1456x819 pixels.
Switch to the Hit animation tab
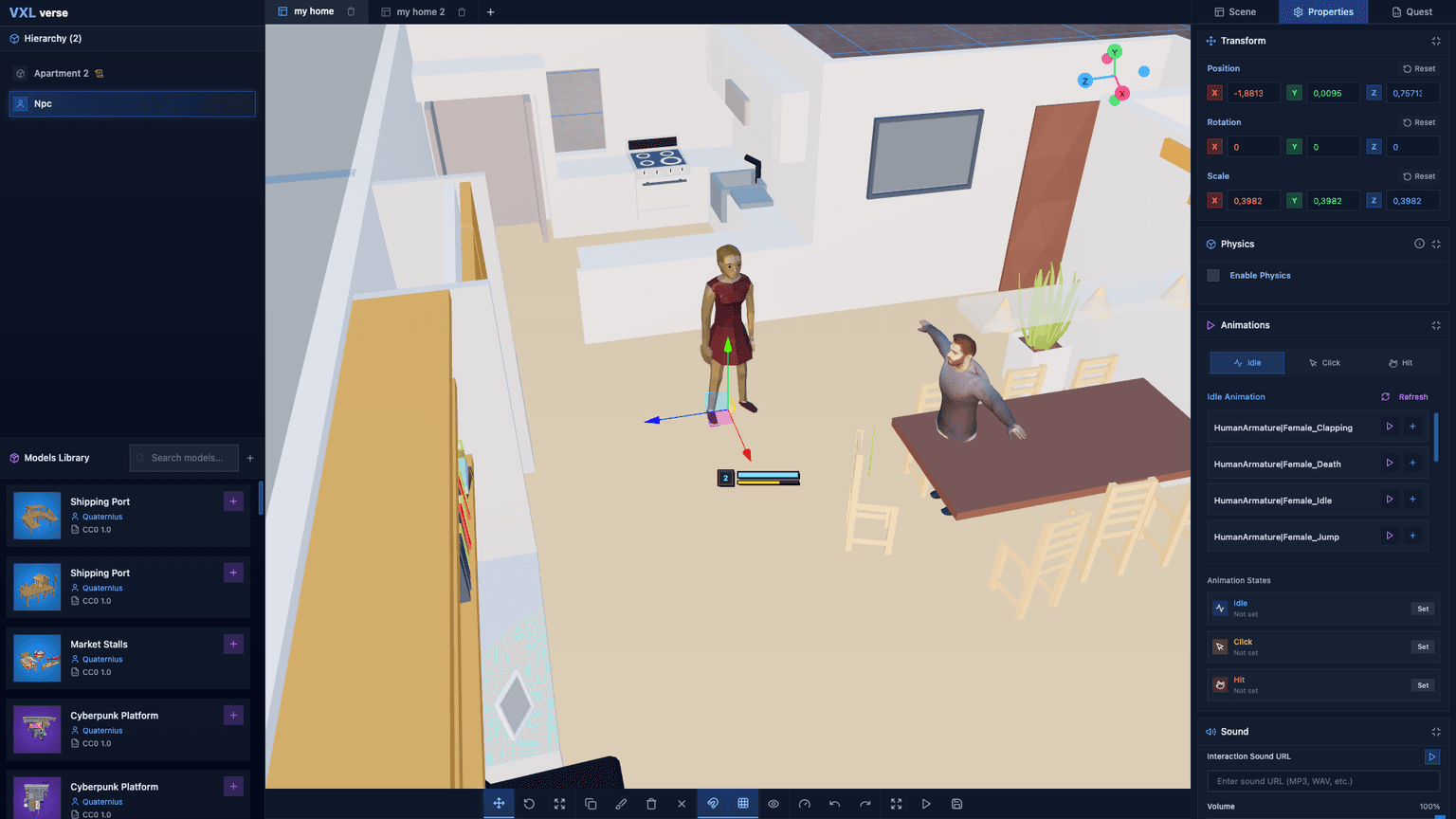coord(1400,363)
